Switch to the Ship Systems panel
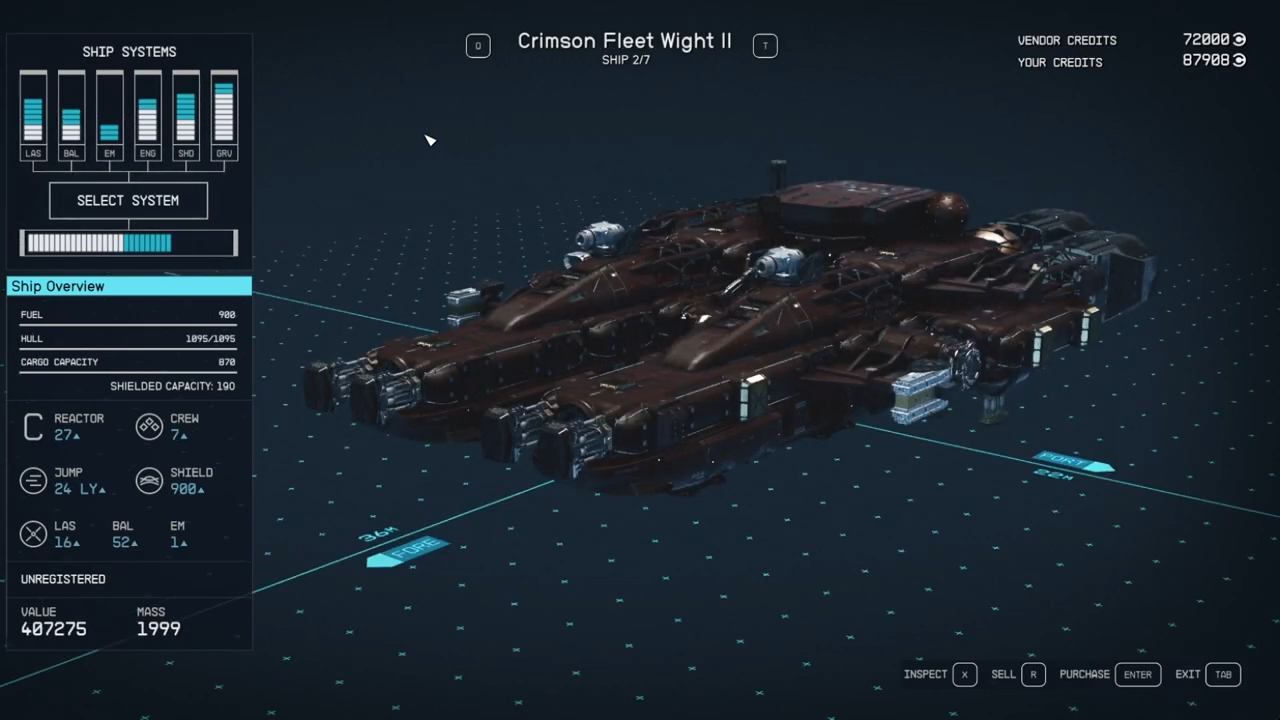Image resolution: width=1280 pixels, height=720 pixels. (x=128, y=51)
